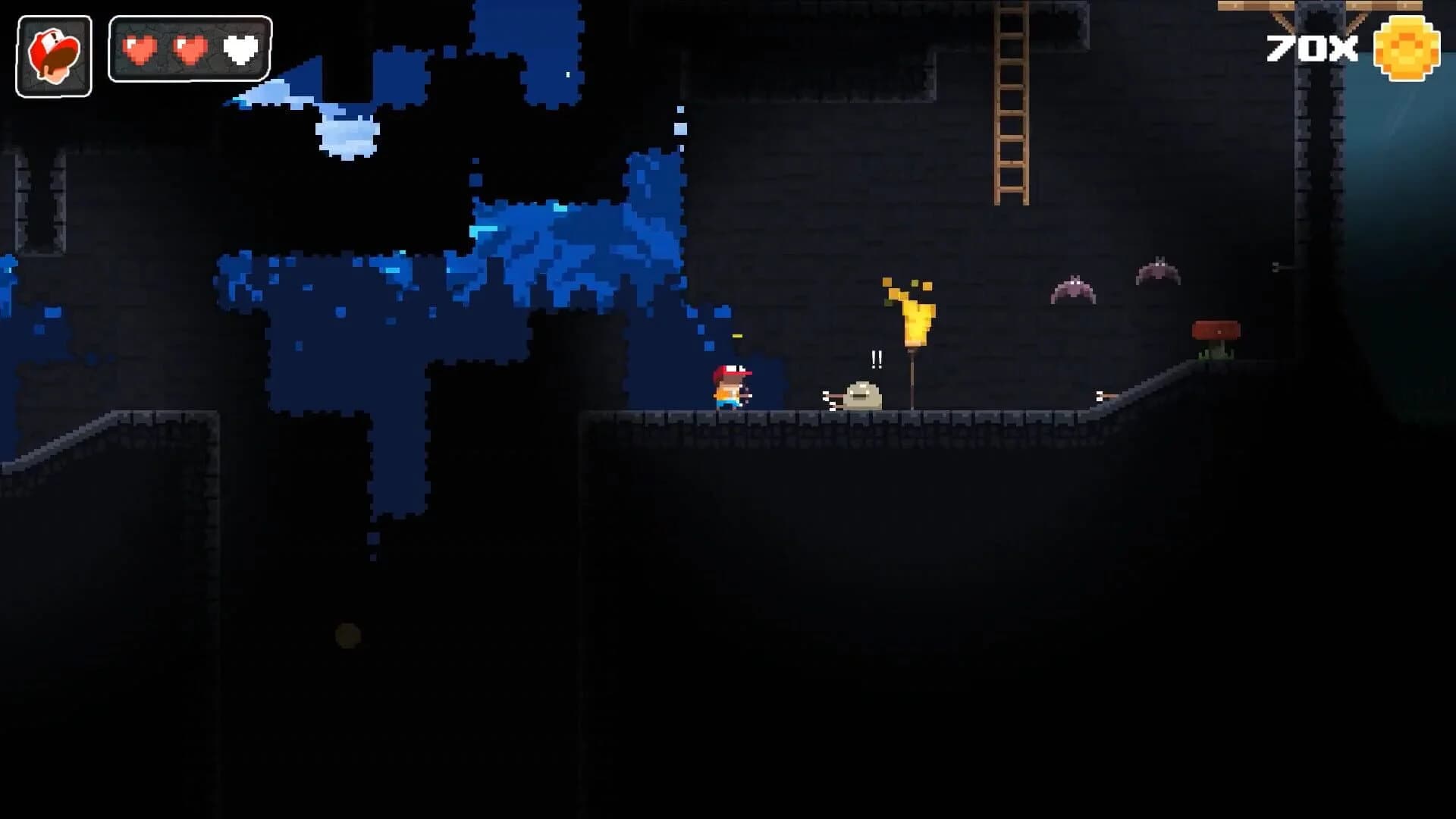Click the red cap character sprite
The height and width of the screenshot is (819, 1456).
pyautogui.click(x=730, y=385)
